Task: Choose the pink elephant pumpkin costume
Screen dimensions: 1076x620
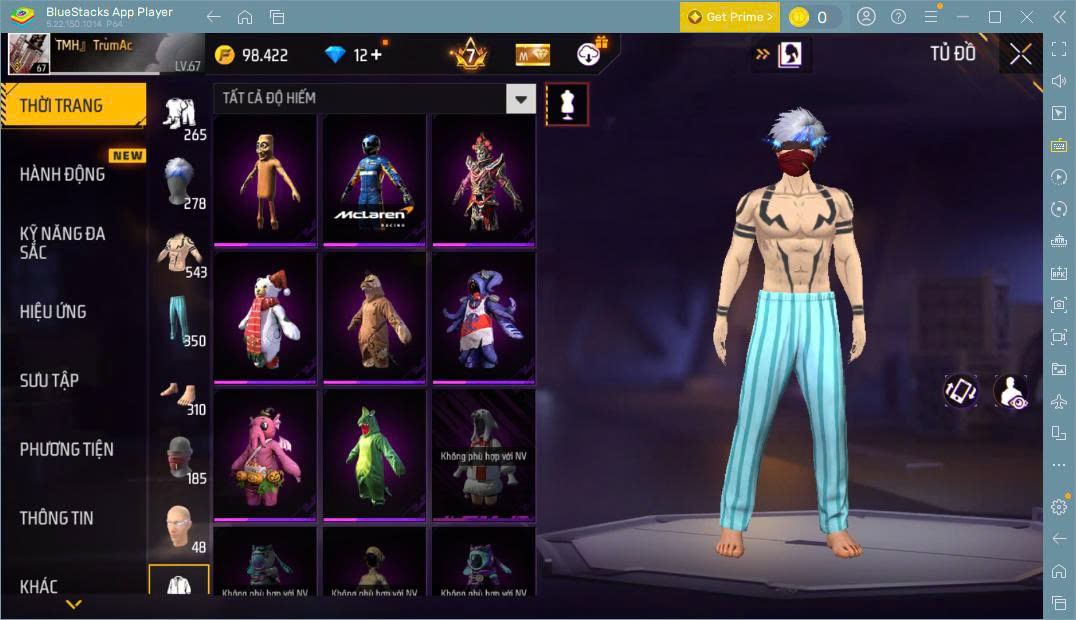Action: point(265,454)
